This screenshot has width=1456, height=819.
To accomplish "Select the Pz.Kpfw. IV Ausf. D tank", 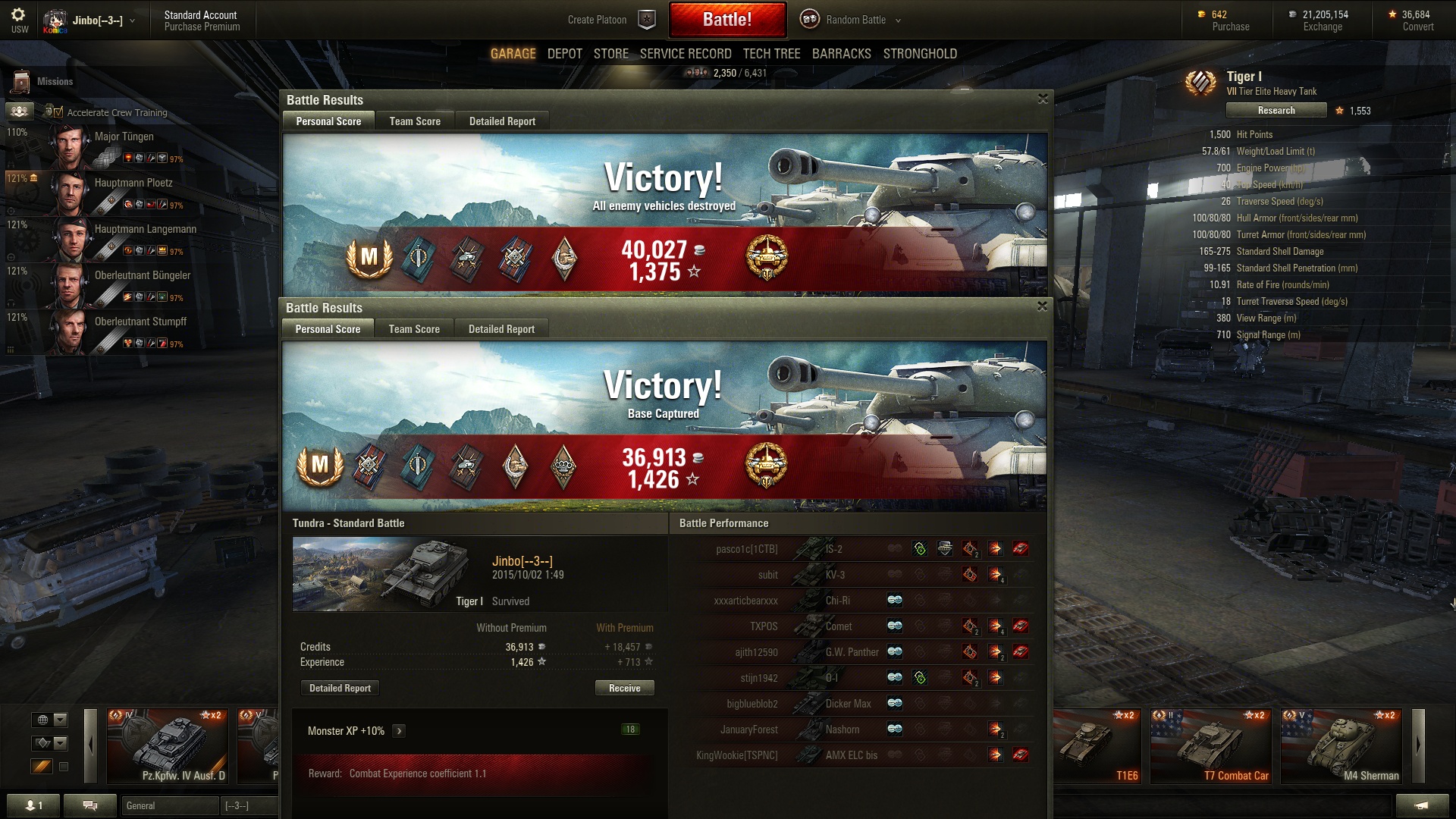I will (x=168, y=746).
